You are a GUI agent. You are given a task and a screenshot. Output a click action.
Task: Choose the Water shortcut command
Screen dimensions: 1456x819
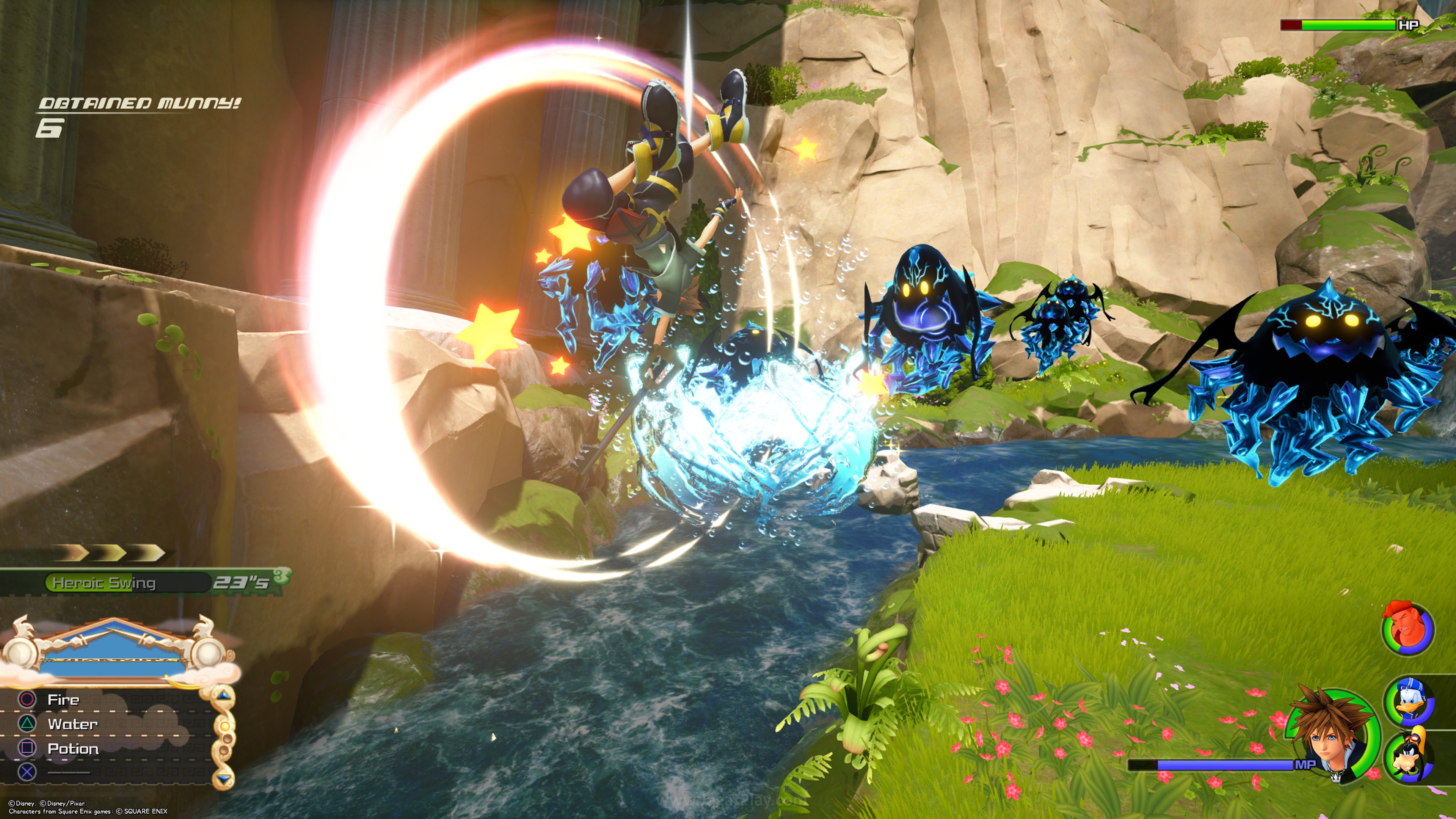[x=72, y=724]
